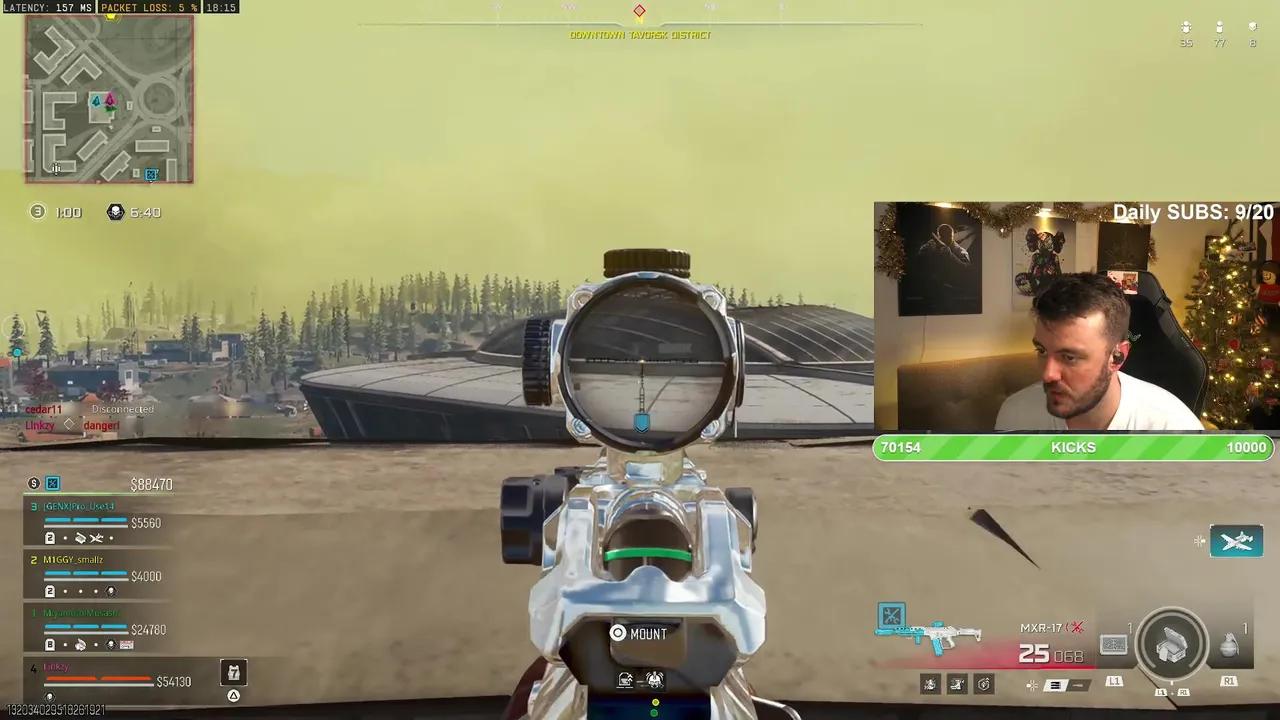1280x720 pixels.
Task: Click the gas mask icon in M1GGY_smallz's row
Action: [110, 591]
